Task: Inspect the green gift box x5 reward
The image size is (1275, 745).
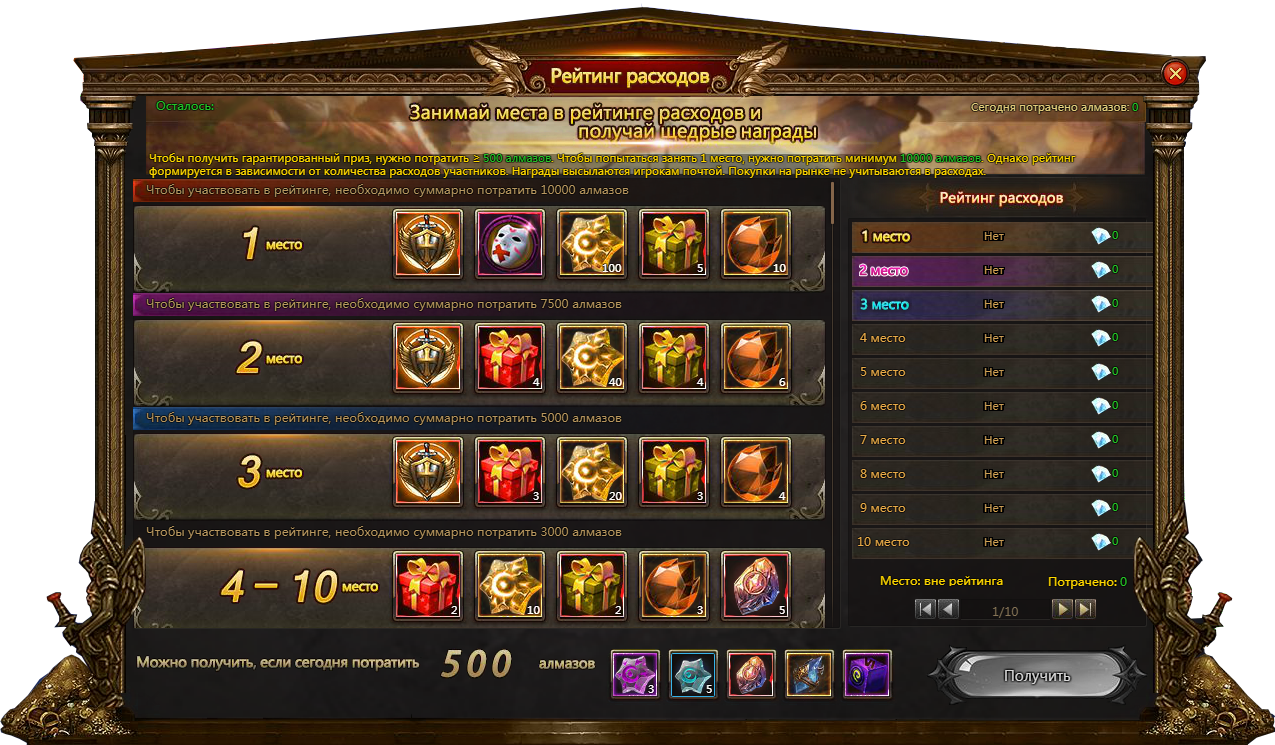Action: pos(674,243)
